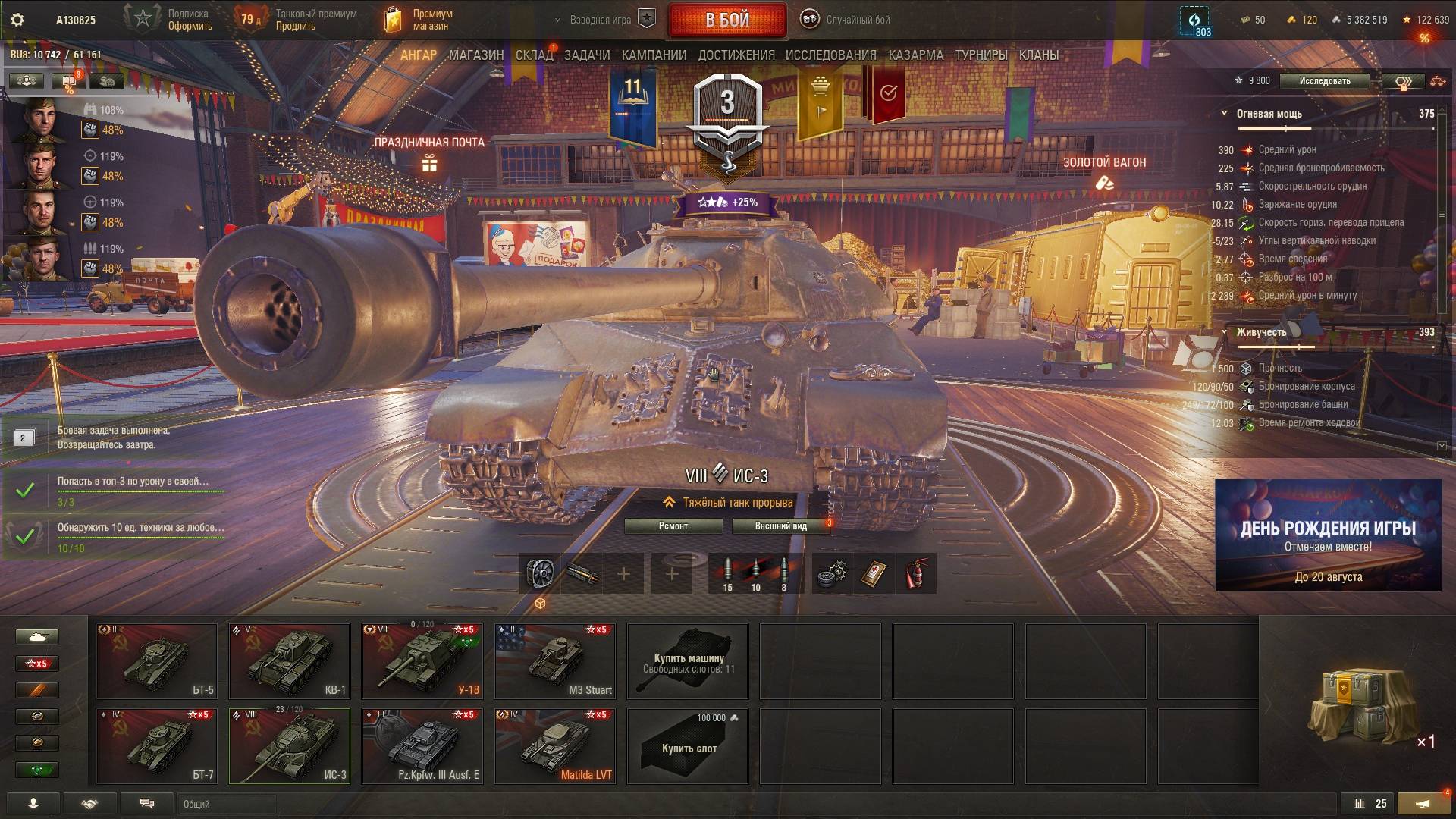Image resolution: width=1456 pixels, height=819 pixels.
Task: Switch to the МАГАЗИН tab
Action: coord(475,55)
